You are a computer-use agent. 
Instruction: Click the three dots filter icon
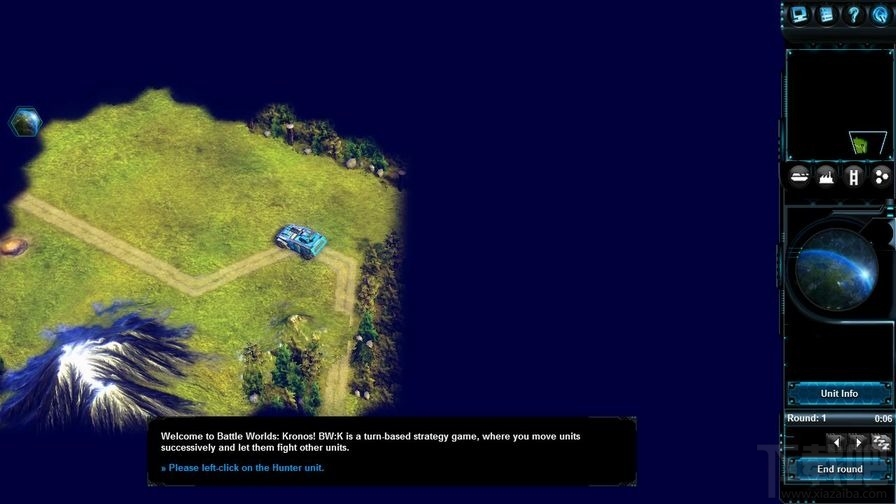(x=881, y=177)
